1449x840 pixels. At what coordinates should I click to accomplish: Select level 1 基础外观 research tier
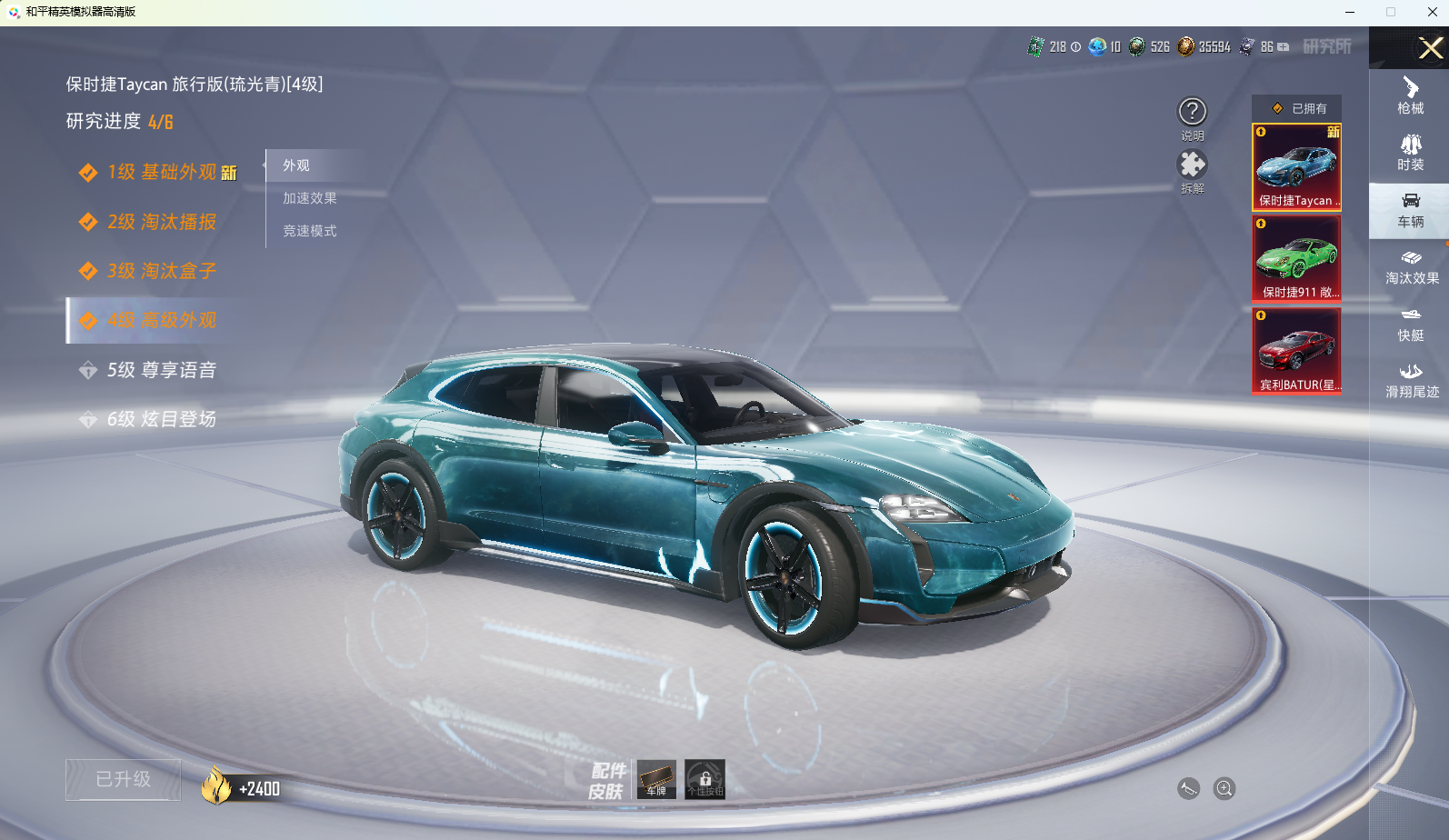pyautogui.click(x=162, y=173)
